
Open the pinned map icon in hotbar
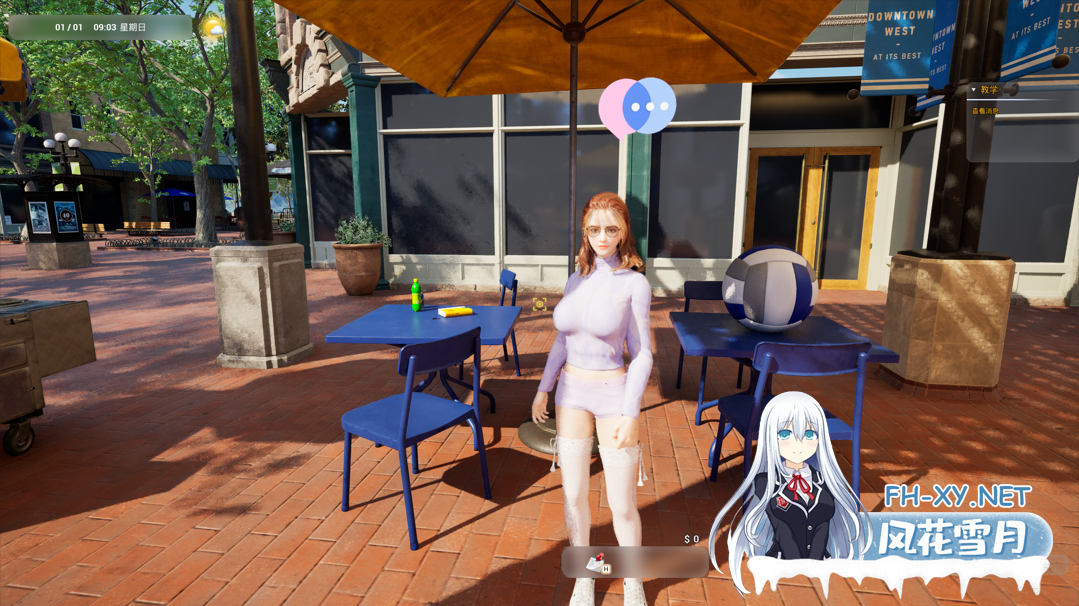coord(598,564)
